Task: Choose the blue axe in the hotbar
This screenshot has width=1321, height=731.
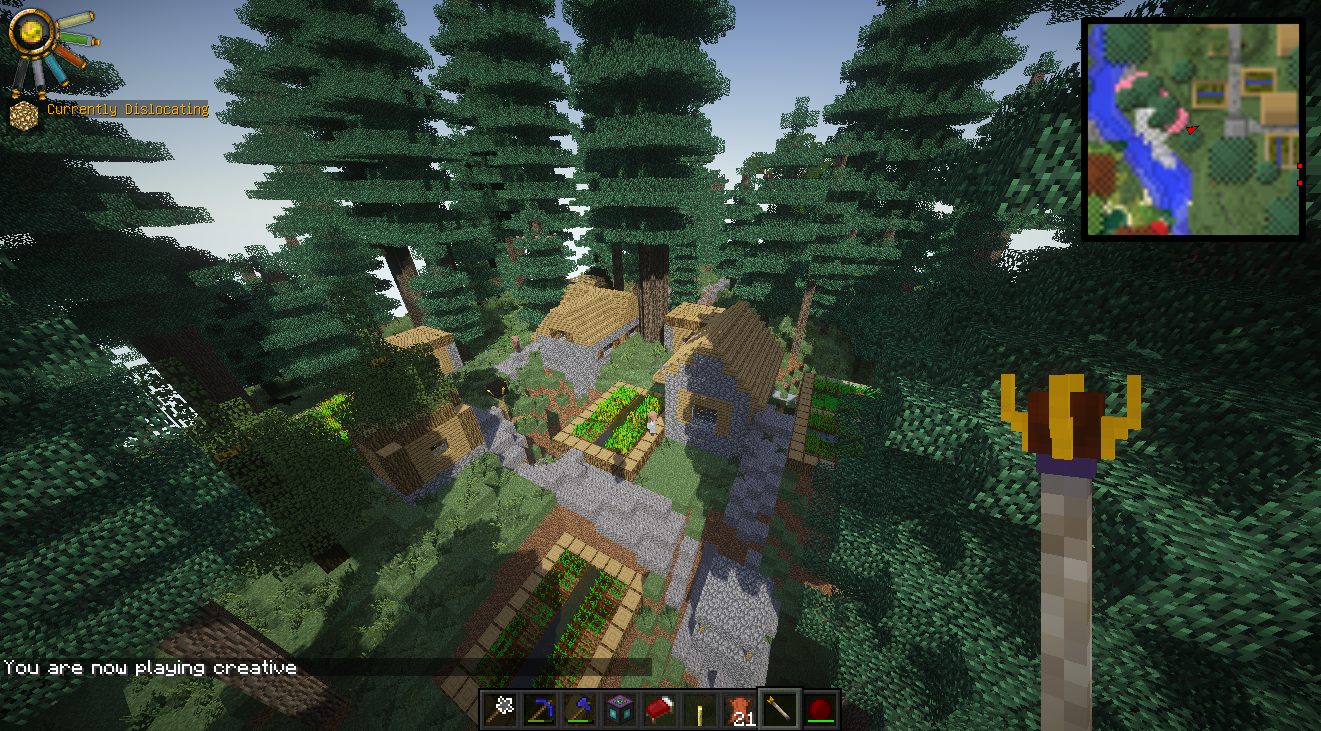Action: pyautogui.click(x=580, y=709)
